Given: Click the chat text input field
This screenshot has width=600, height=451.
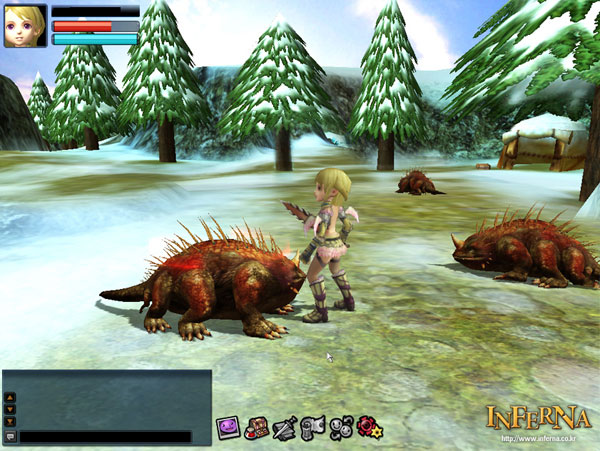Looking at the screenshot, I should pyautogui.click(x=105, y=437).
